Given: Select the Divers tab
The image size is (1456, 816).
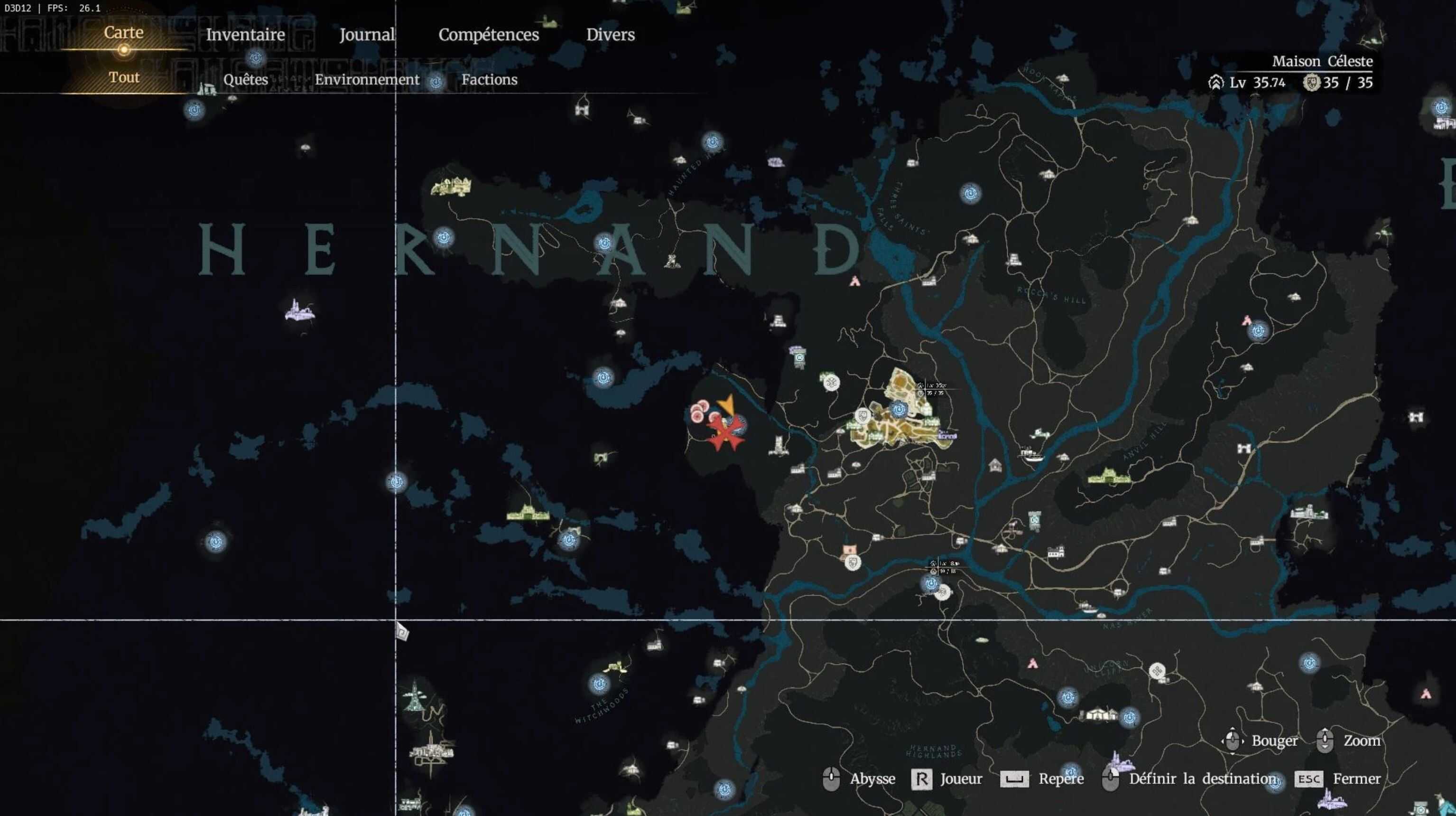Looking at the screenshot, I should pos(610,35).
